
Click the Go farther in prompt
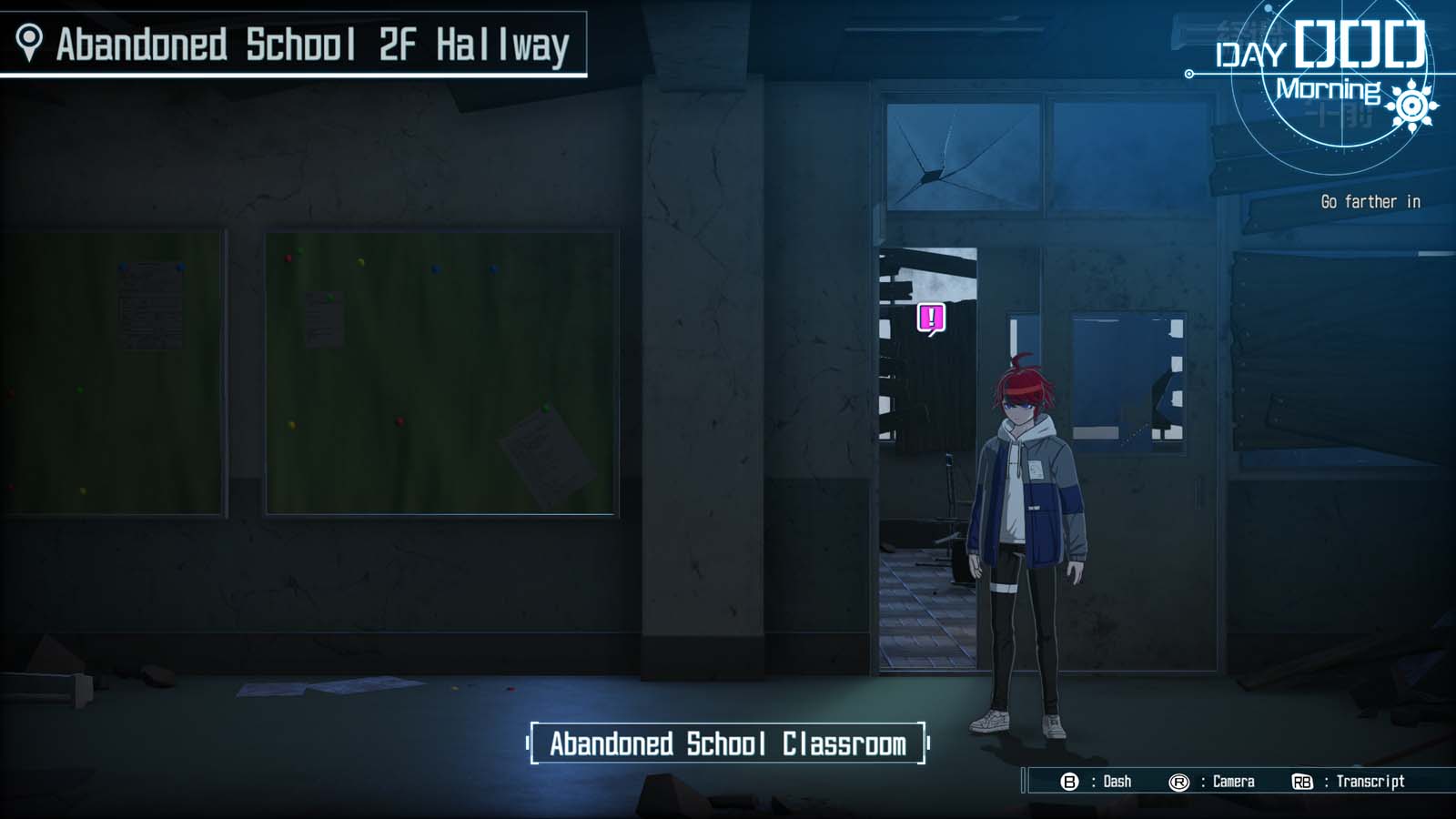point(1369,202)
